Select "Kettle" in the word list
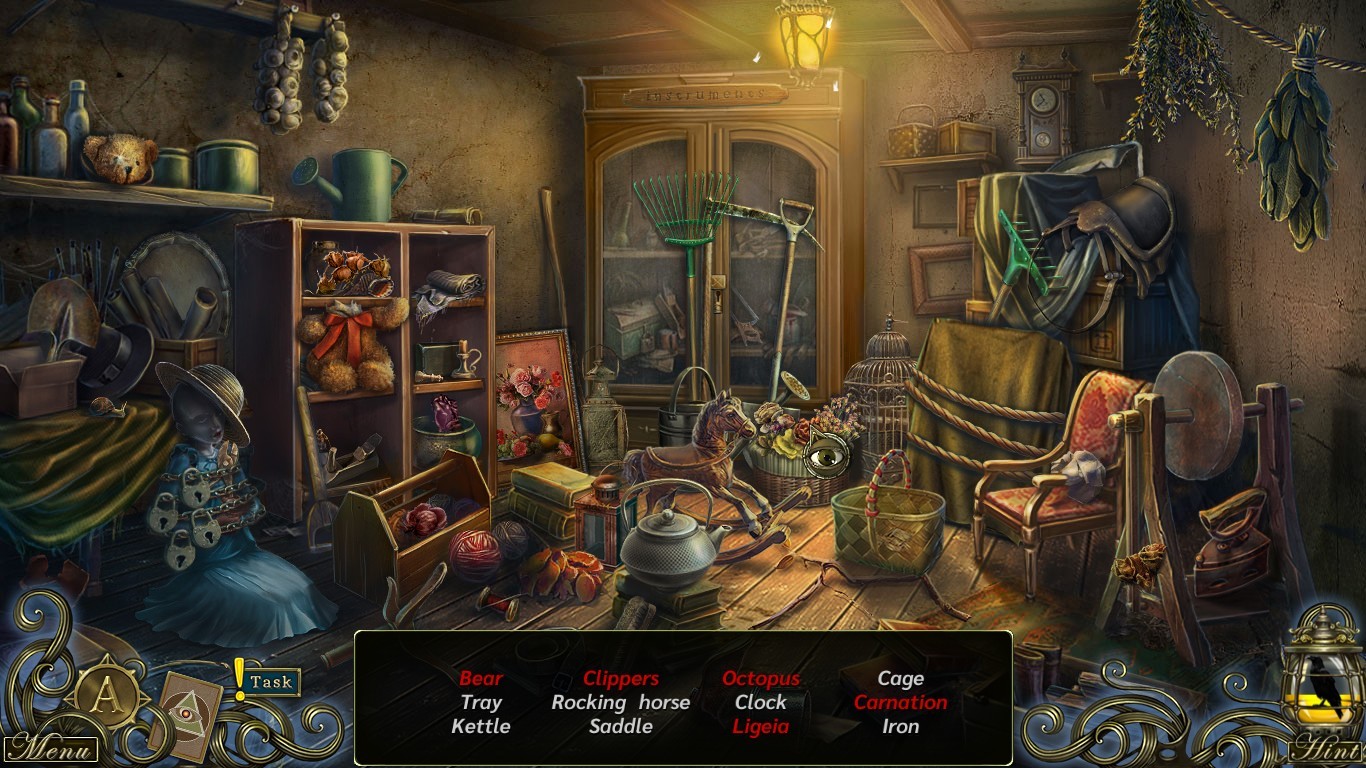Viewport: 1366px width, 768px height. click(x=481, y=727)
